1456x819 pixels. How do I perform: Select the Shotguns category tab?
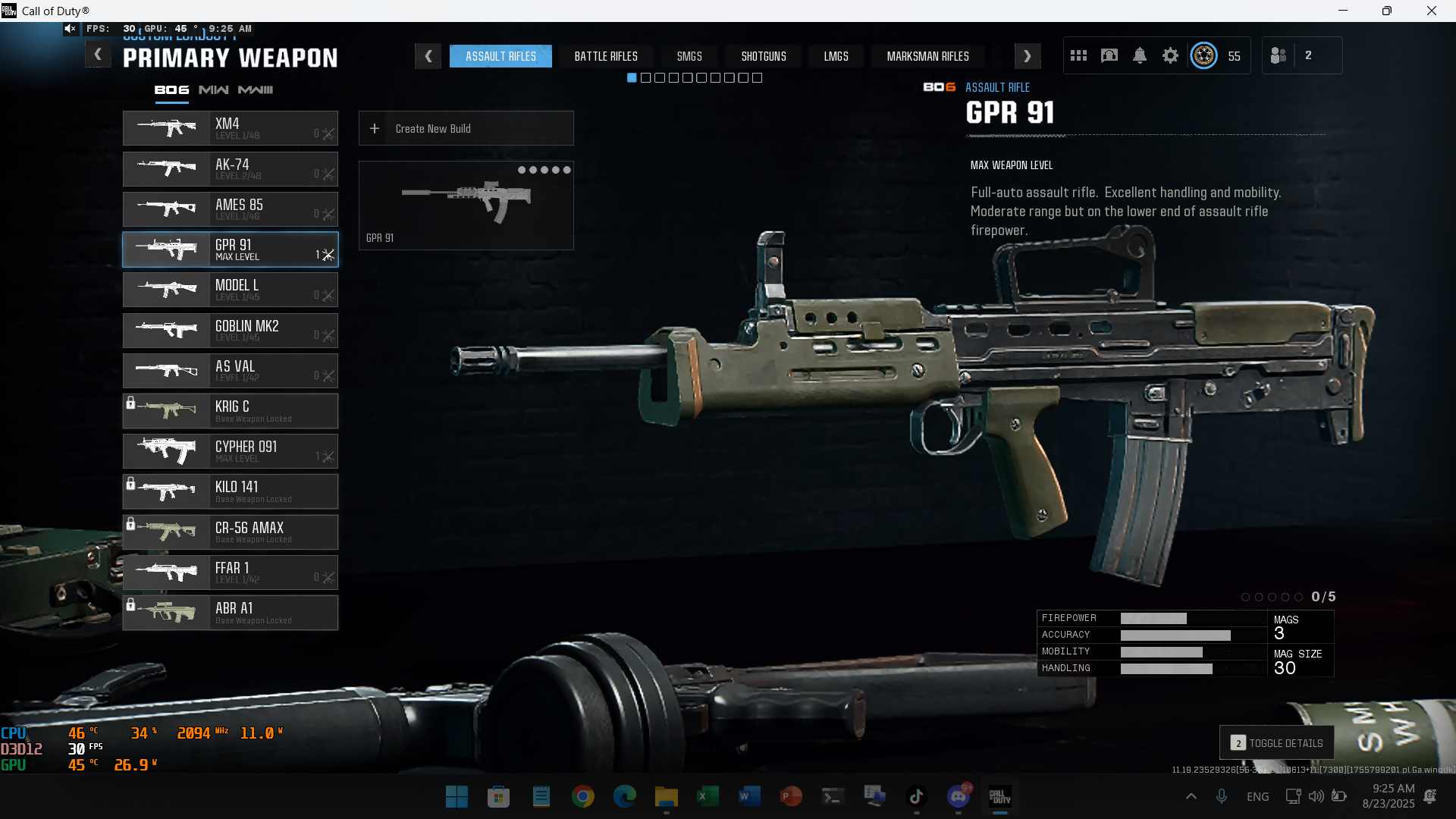coord(763,56)
